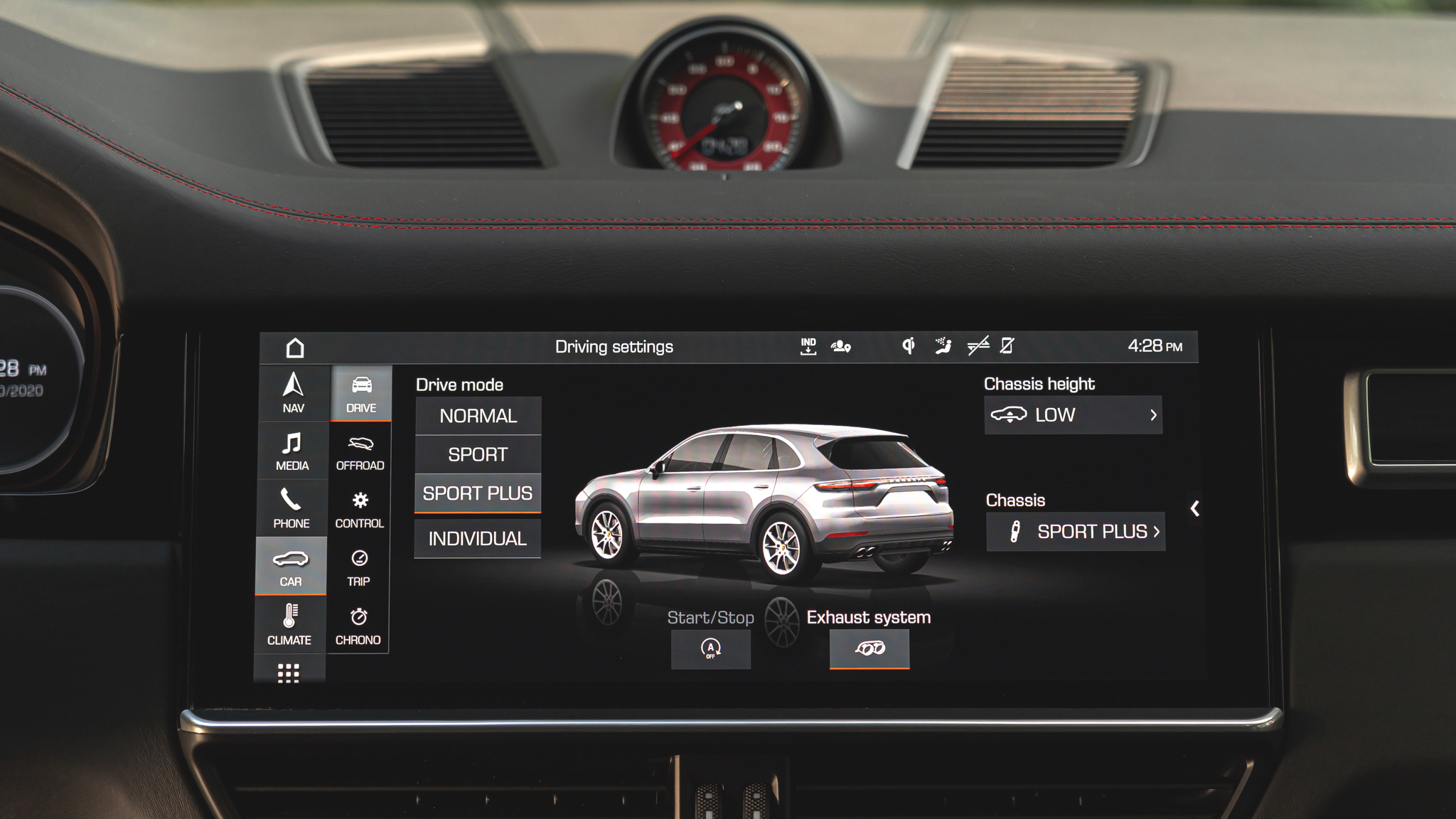Switch to the OFFROAD tab
Viewport: 1456px width, 819px height.
tap(360, 451)
